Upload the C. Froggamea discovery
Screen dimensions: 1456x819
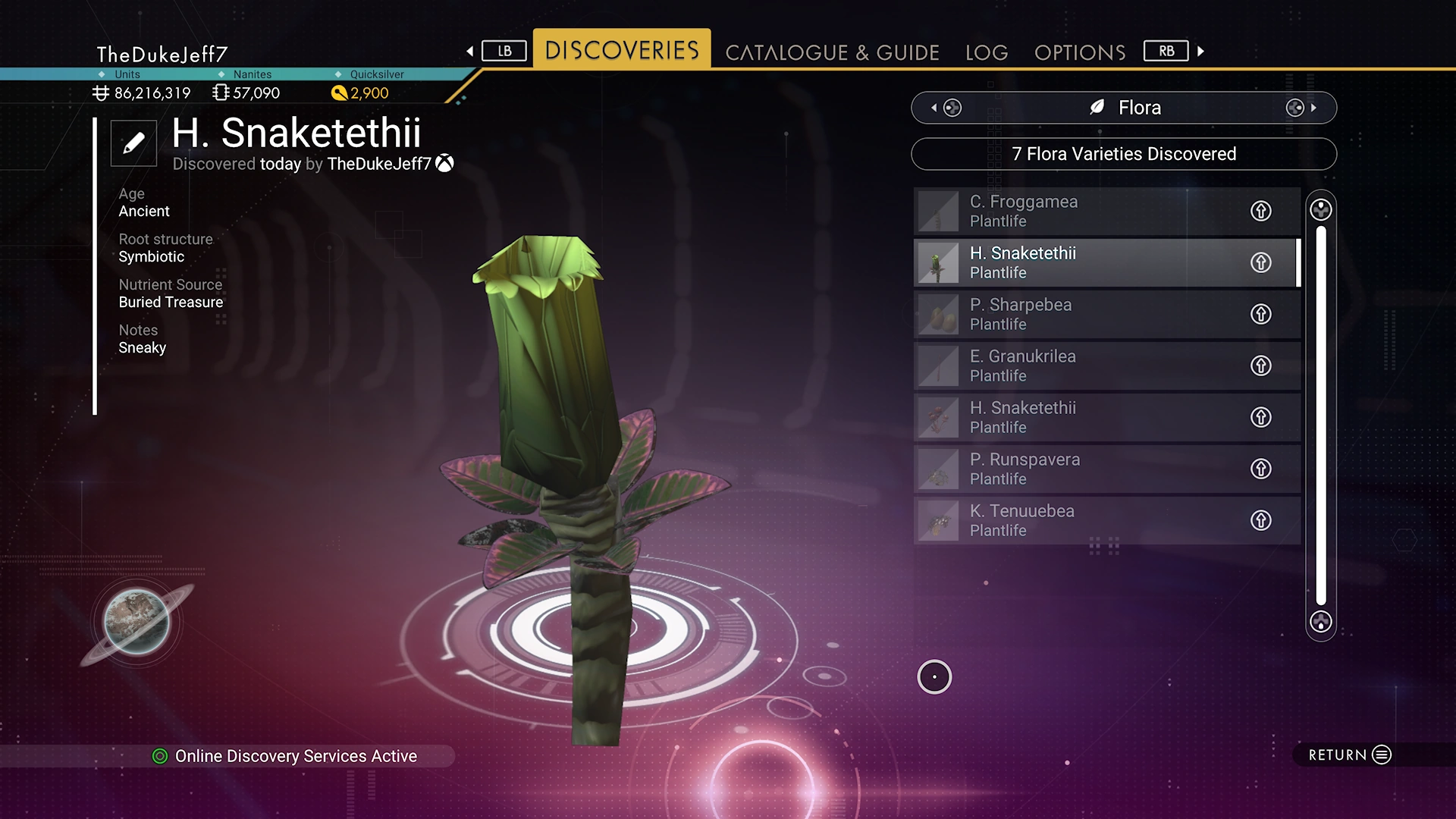point(1260,211)
